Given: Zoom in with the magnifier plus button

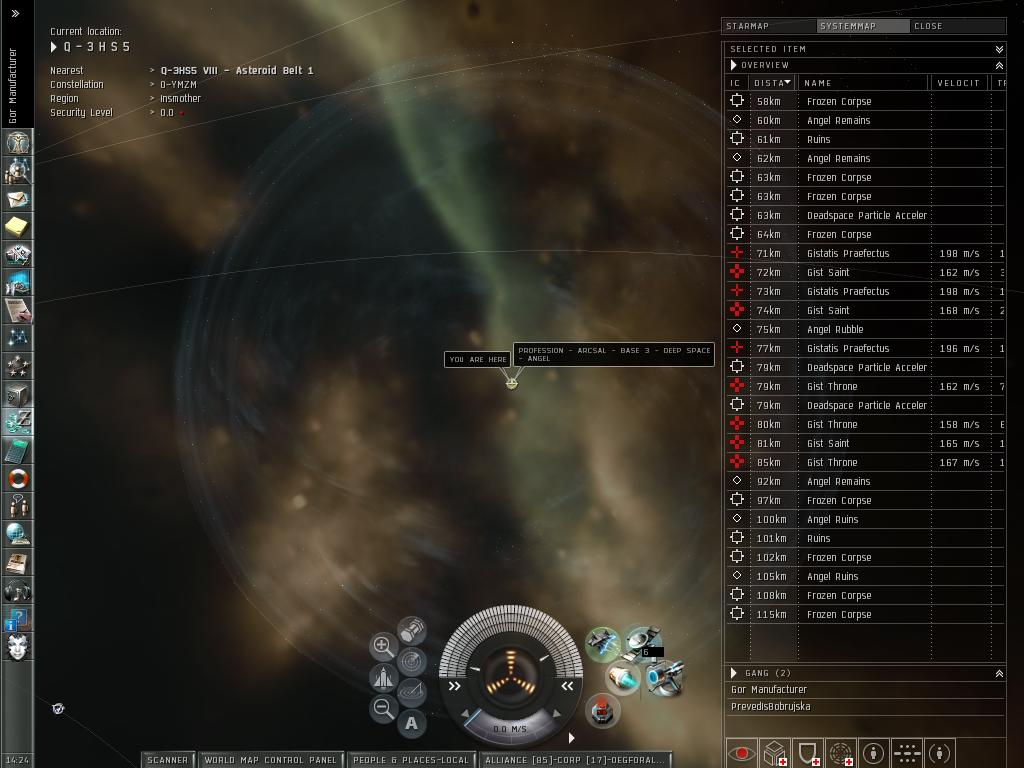Looking at the screenshot, I should (x=383, y=646).
